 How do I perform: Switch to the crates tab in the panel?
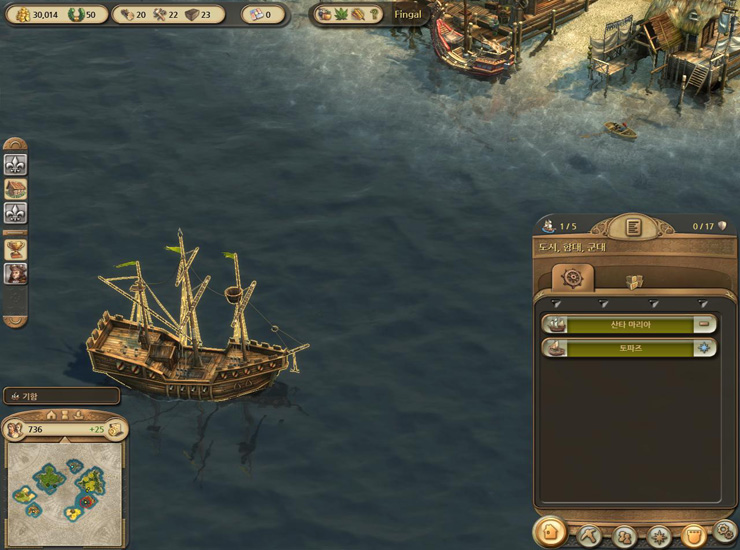coord(634,281)
